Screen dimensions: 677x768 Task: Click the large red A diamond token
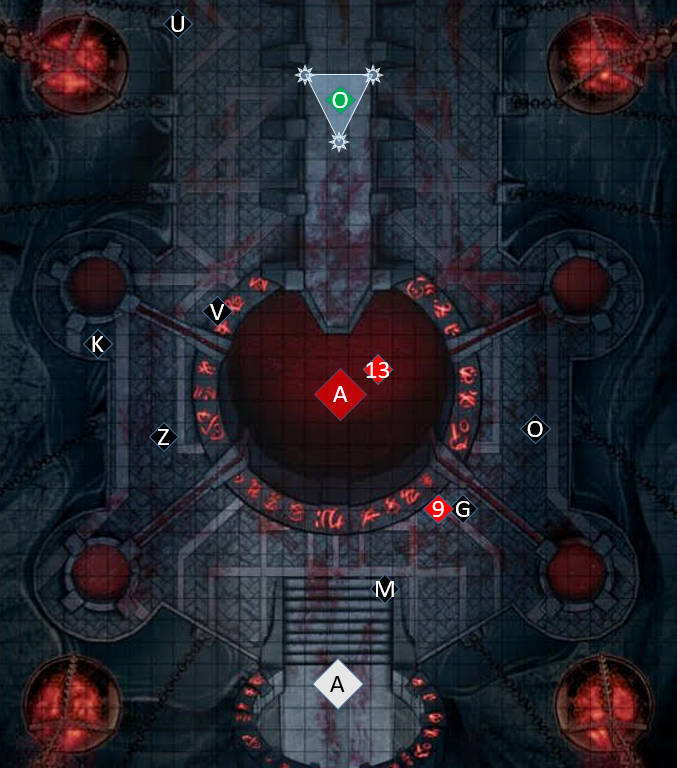340,394
